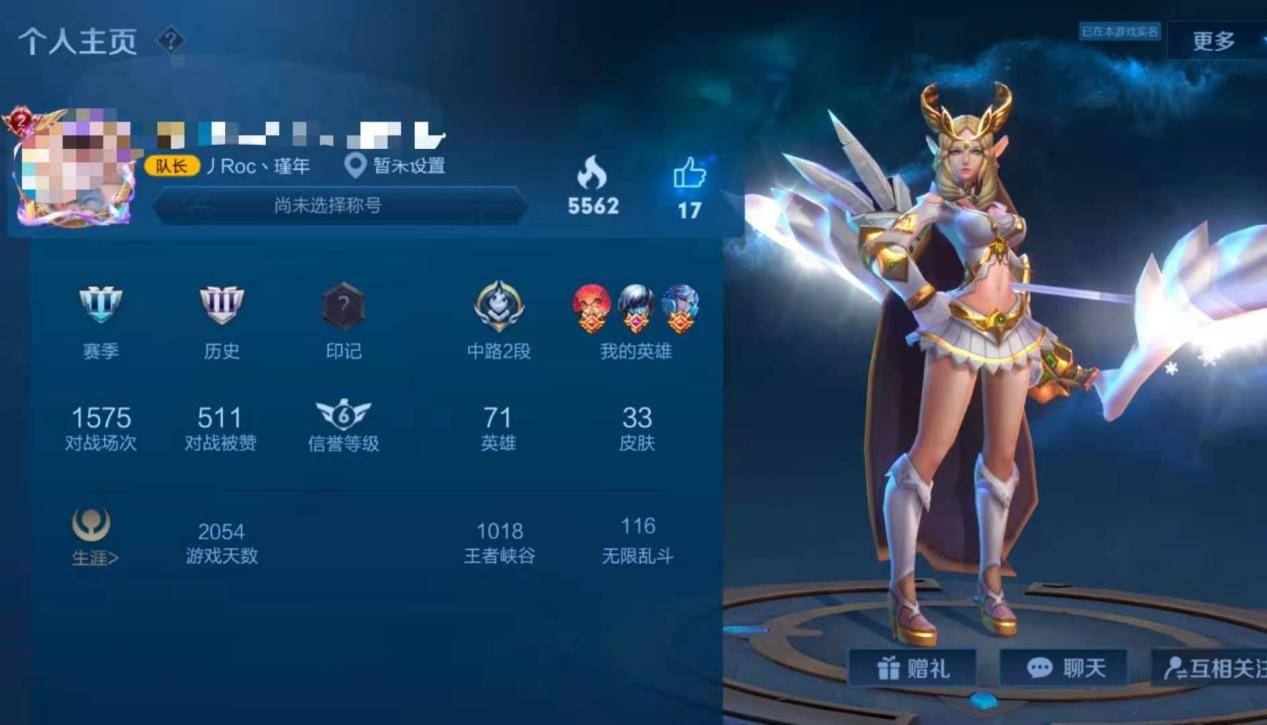1267x725 pixels.
Task: Open the 更多 (More) menu
Action: [1214, 41]
